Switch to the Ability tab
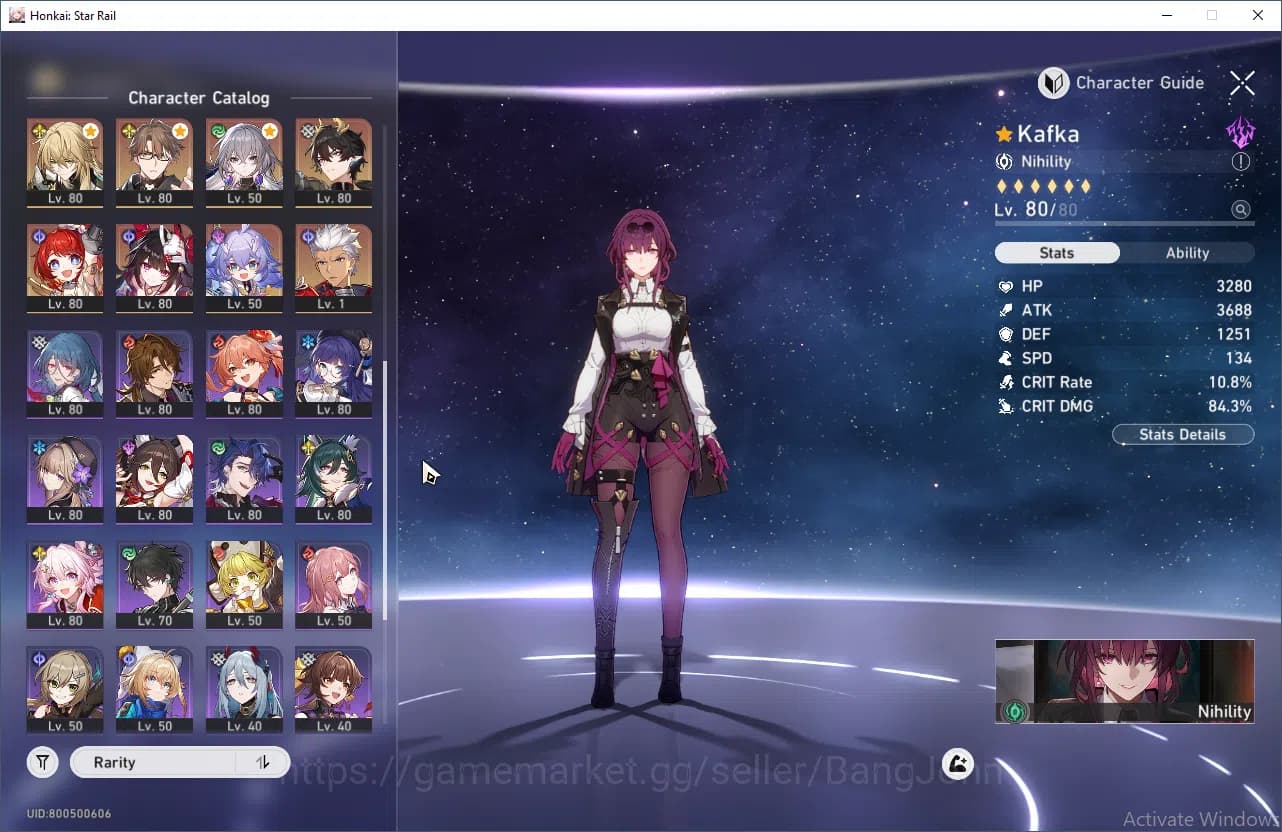 point(1187,252)
